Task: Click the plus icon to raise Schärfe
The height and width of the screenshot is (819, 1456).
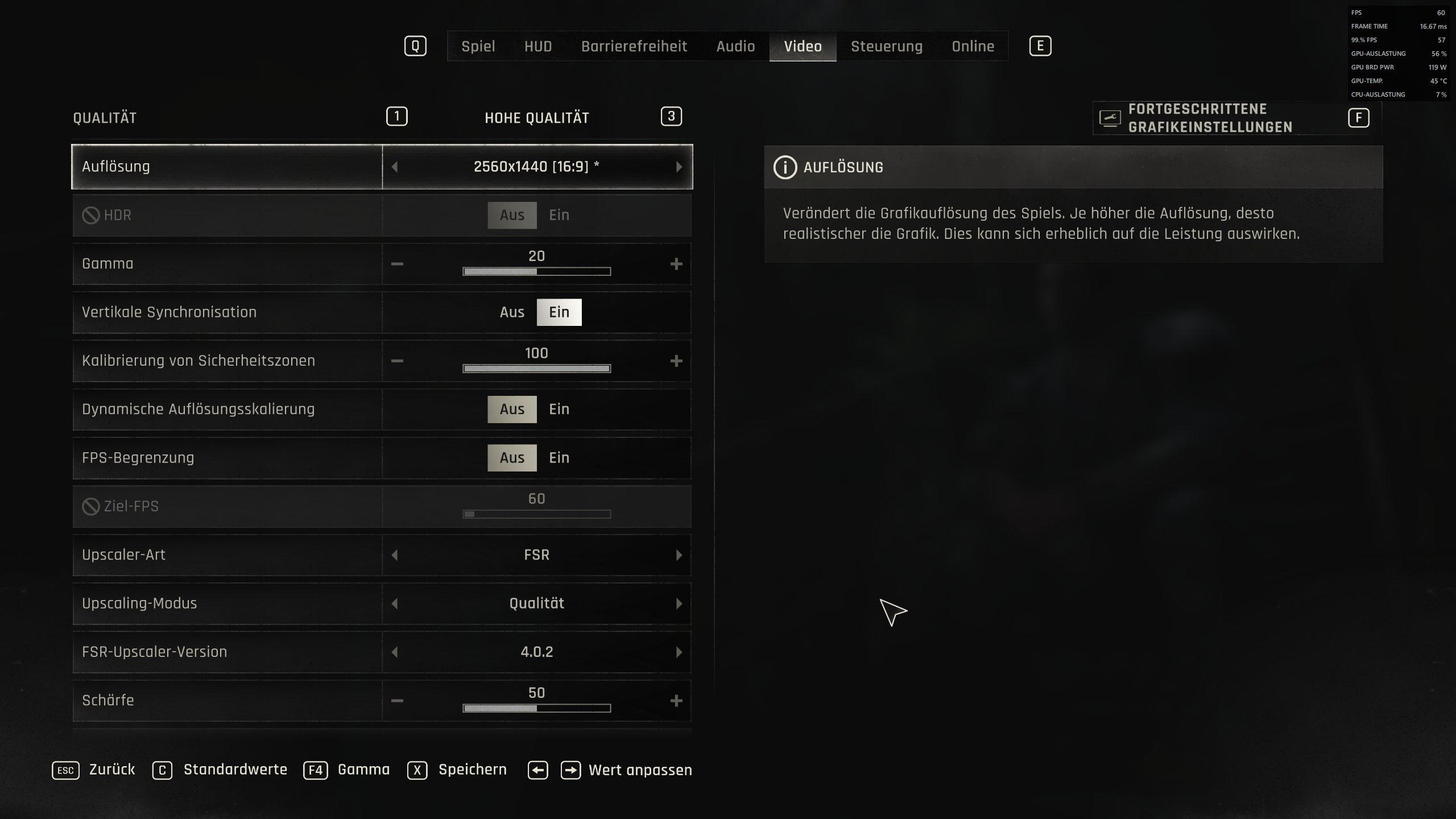Action: [x=677, y=701]
